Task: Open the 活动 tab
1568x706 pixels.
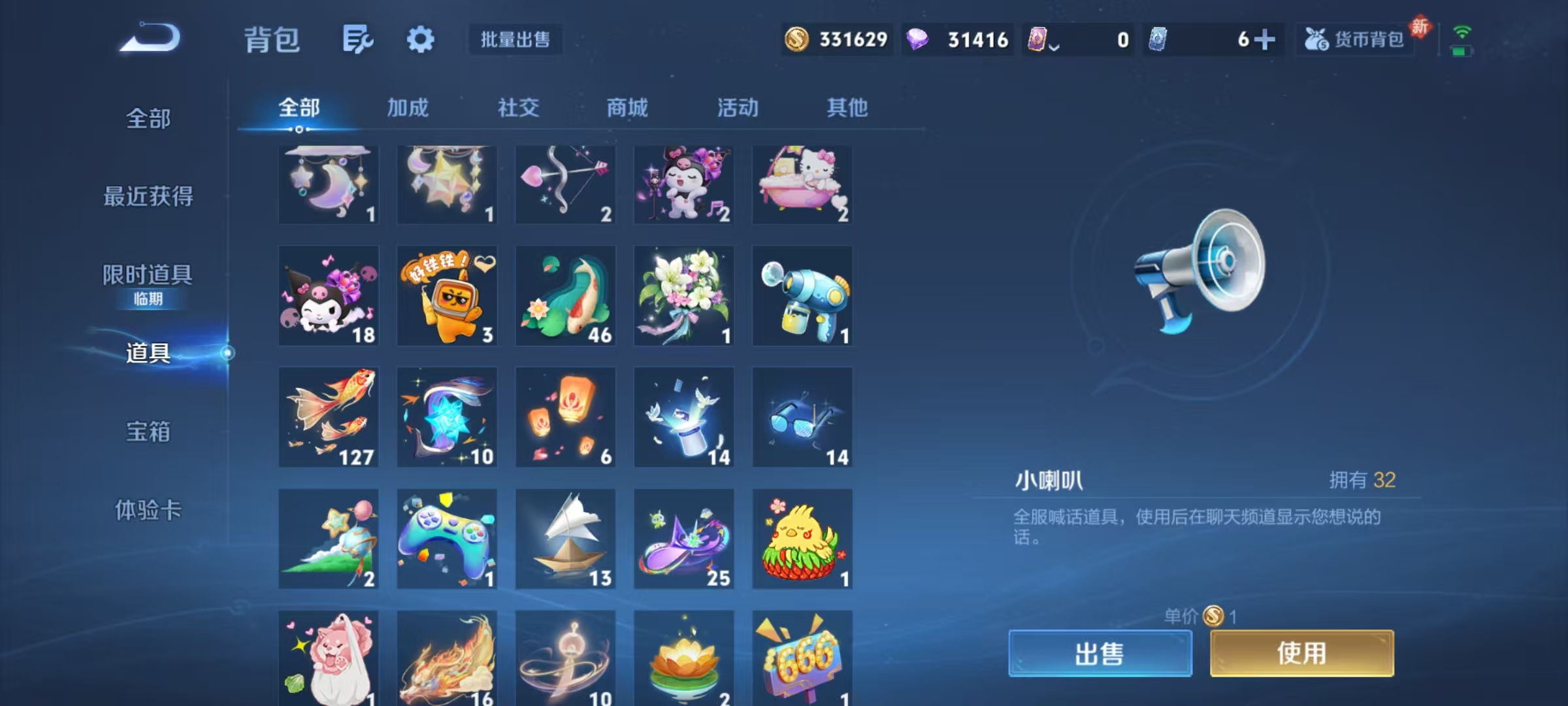Action: tap(736, 108)
